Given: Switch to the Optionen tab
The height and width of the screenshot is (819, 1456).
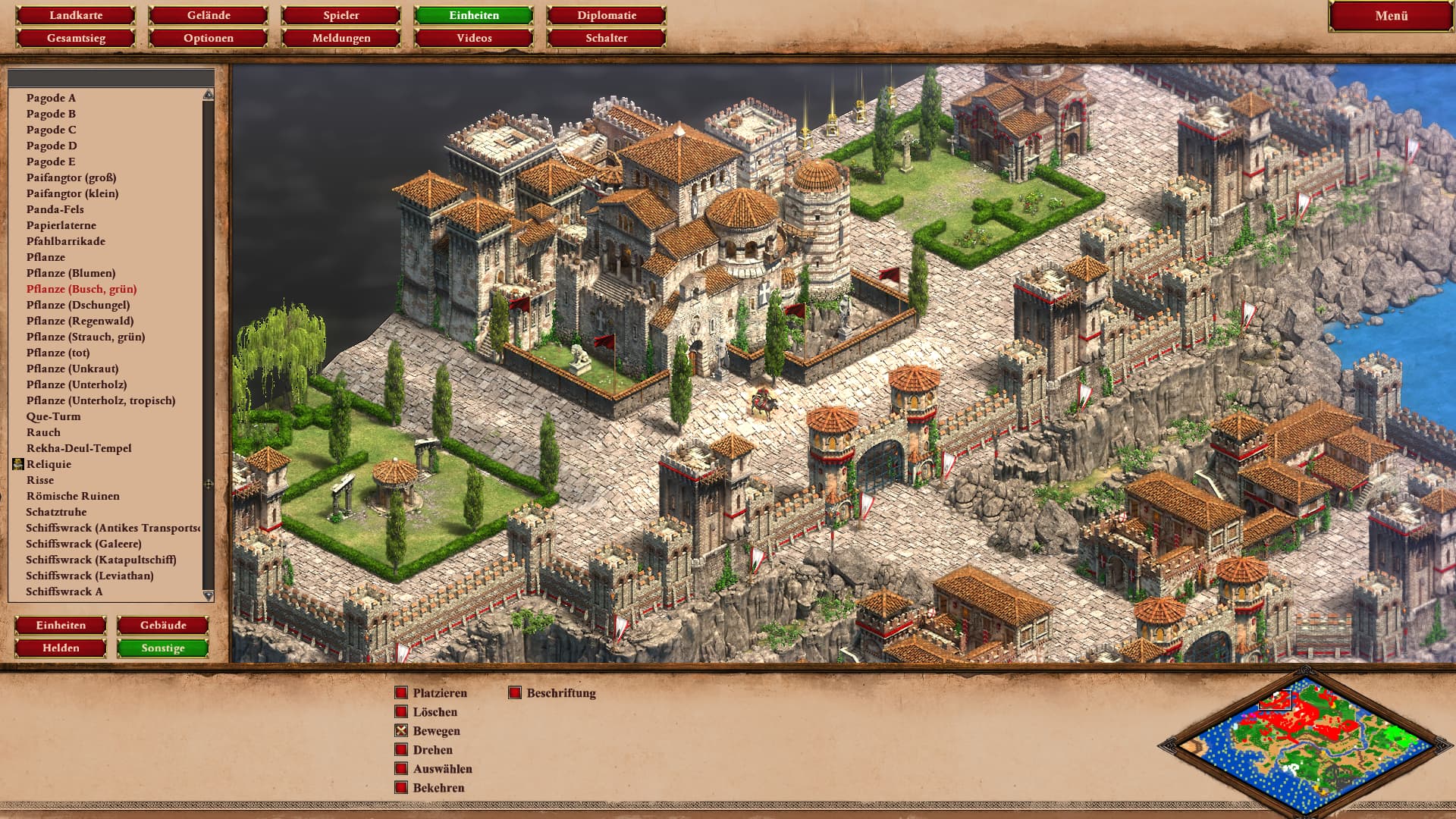Looking at the screenshot, I should [x=209, y=38].
